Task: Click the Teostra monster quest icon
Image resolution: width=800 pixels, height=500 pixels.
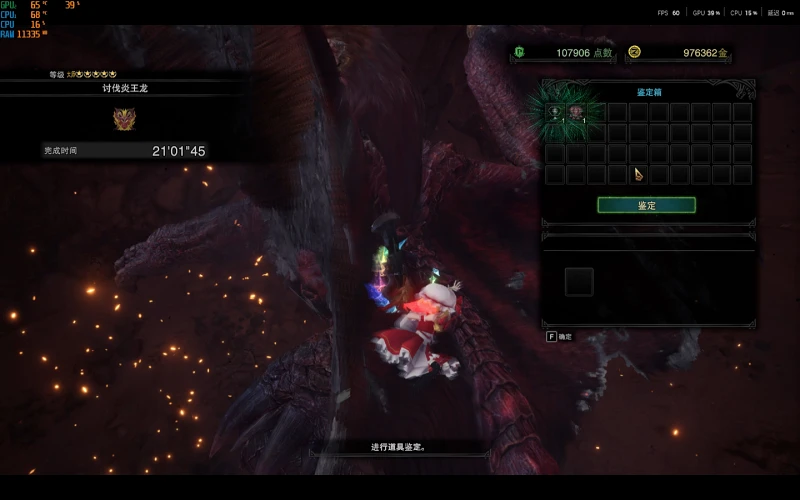Action: point(124,119)
